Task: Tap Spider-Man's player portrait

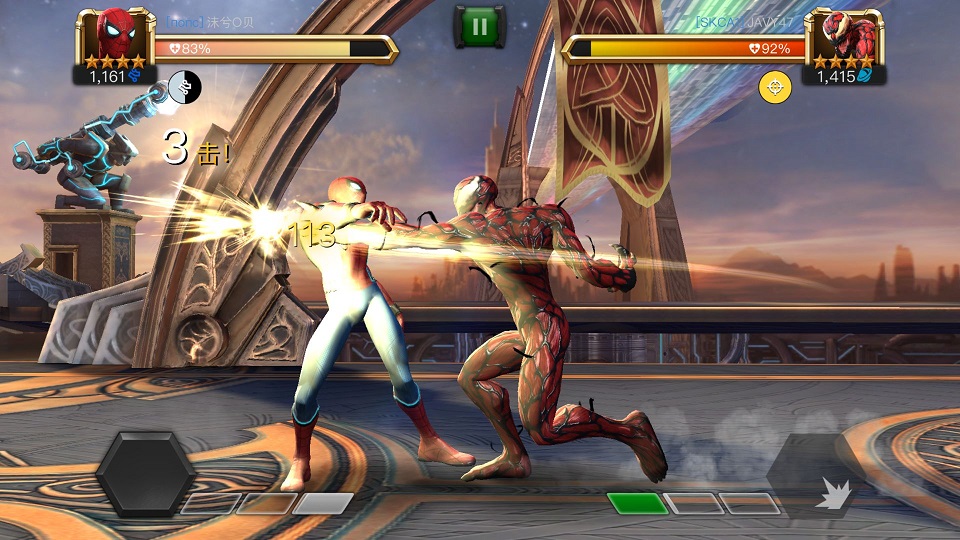Action: click(x=116, y=37)
